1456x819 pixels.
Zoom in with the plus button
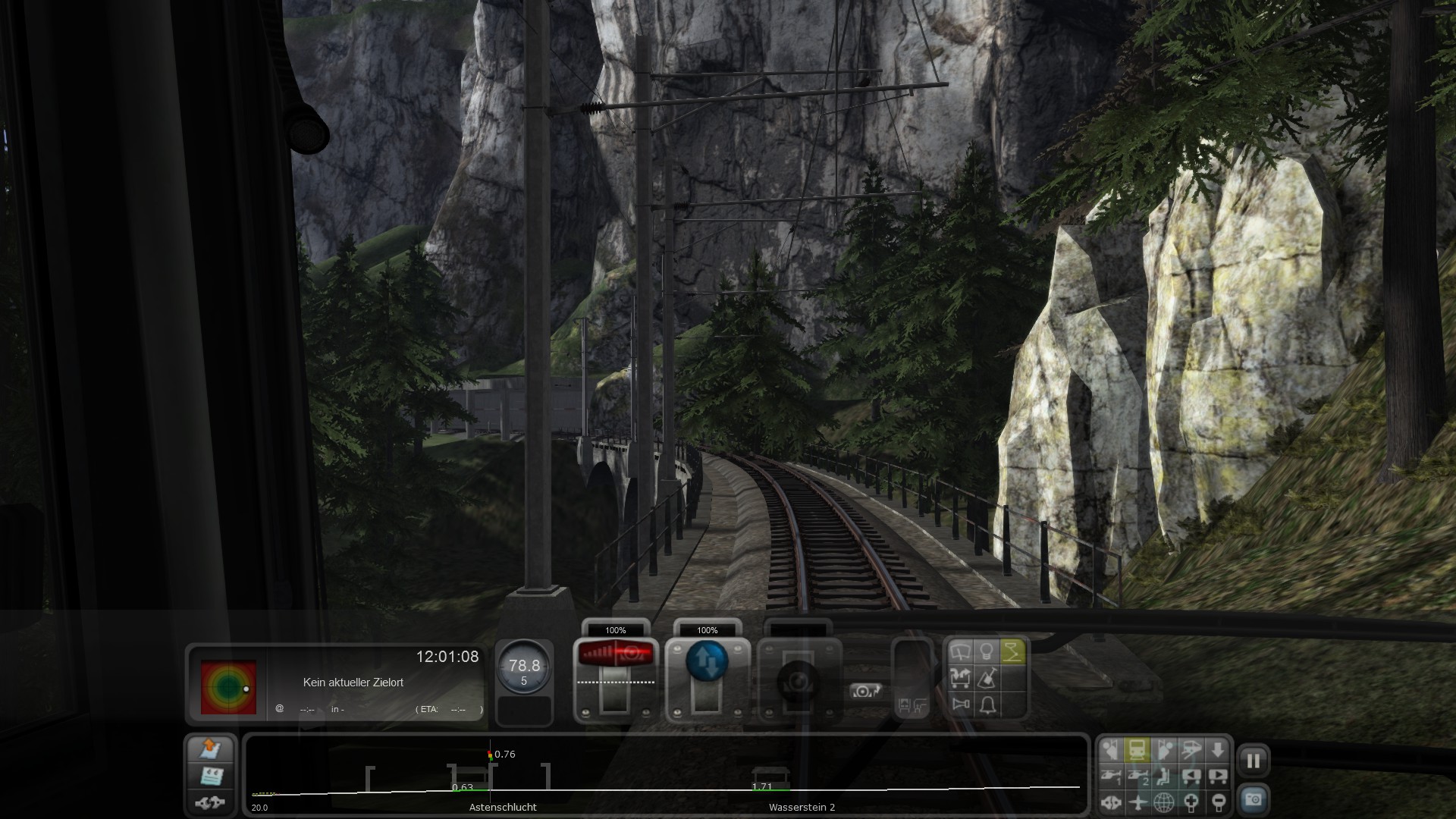[1191, 802]
